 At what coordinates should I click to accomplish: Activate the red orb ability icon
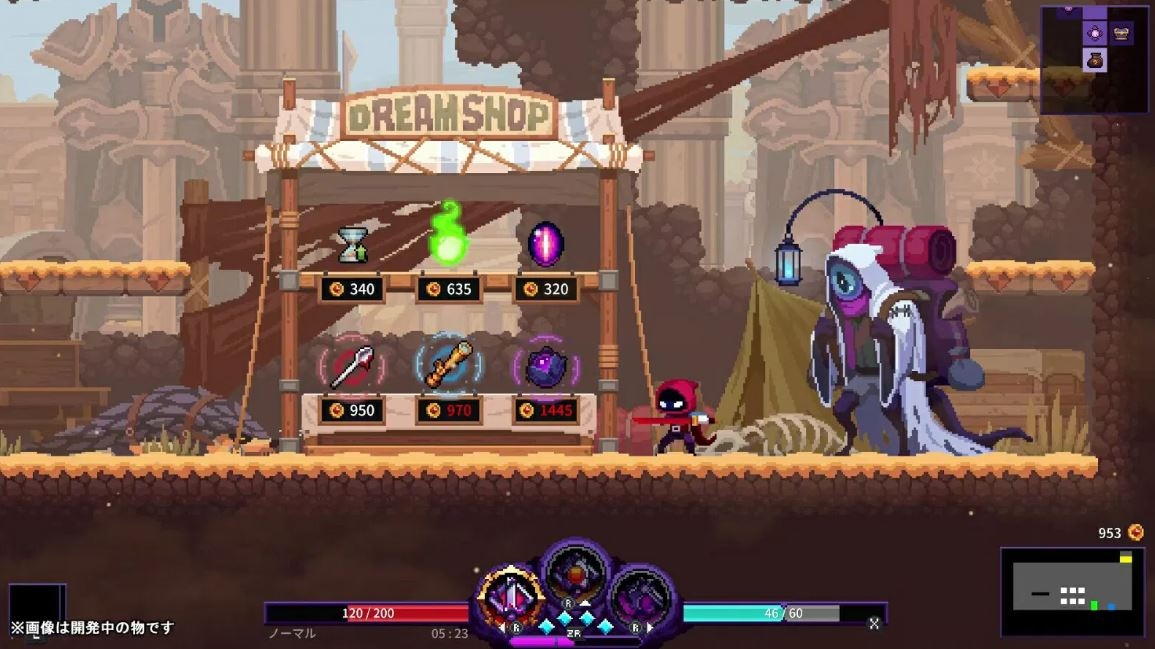point(576,574)
